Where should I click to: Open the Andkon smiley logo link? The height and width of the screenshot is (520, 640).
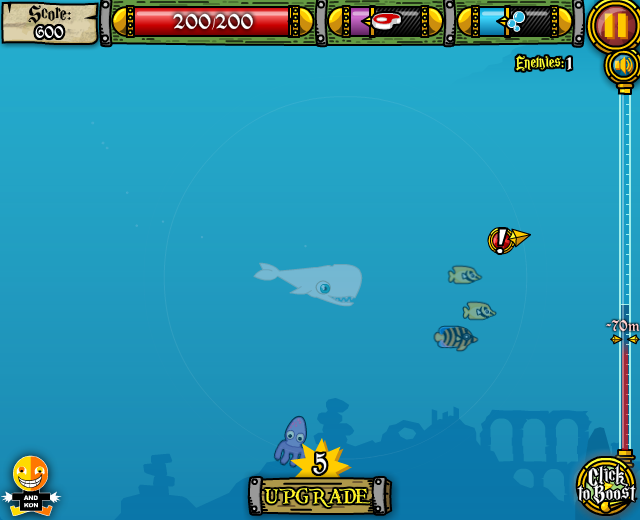point(30,484)
